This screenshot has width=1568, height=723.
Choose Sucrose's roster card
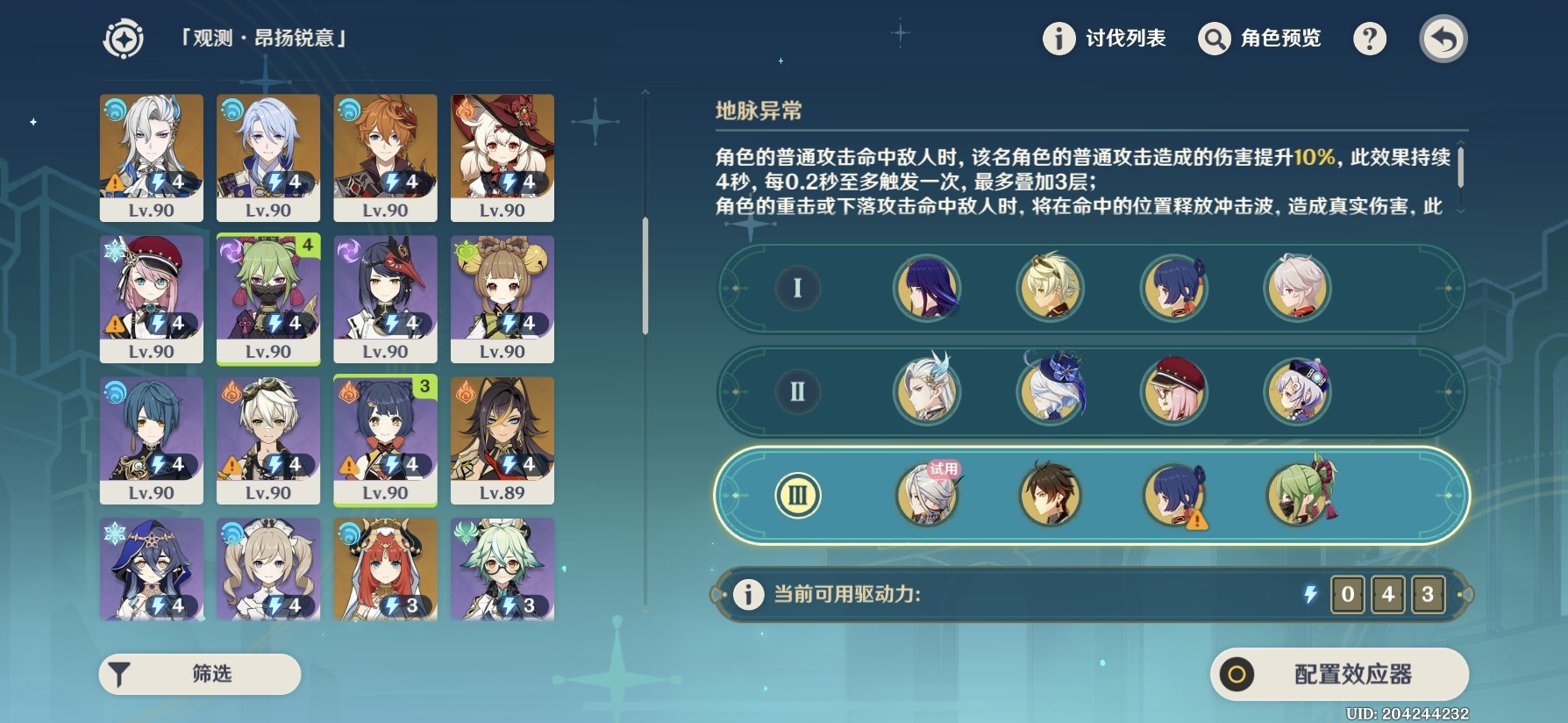point(502,569)
